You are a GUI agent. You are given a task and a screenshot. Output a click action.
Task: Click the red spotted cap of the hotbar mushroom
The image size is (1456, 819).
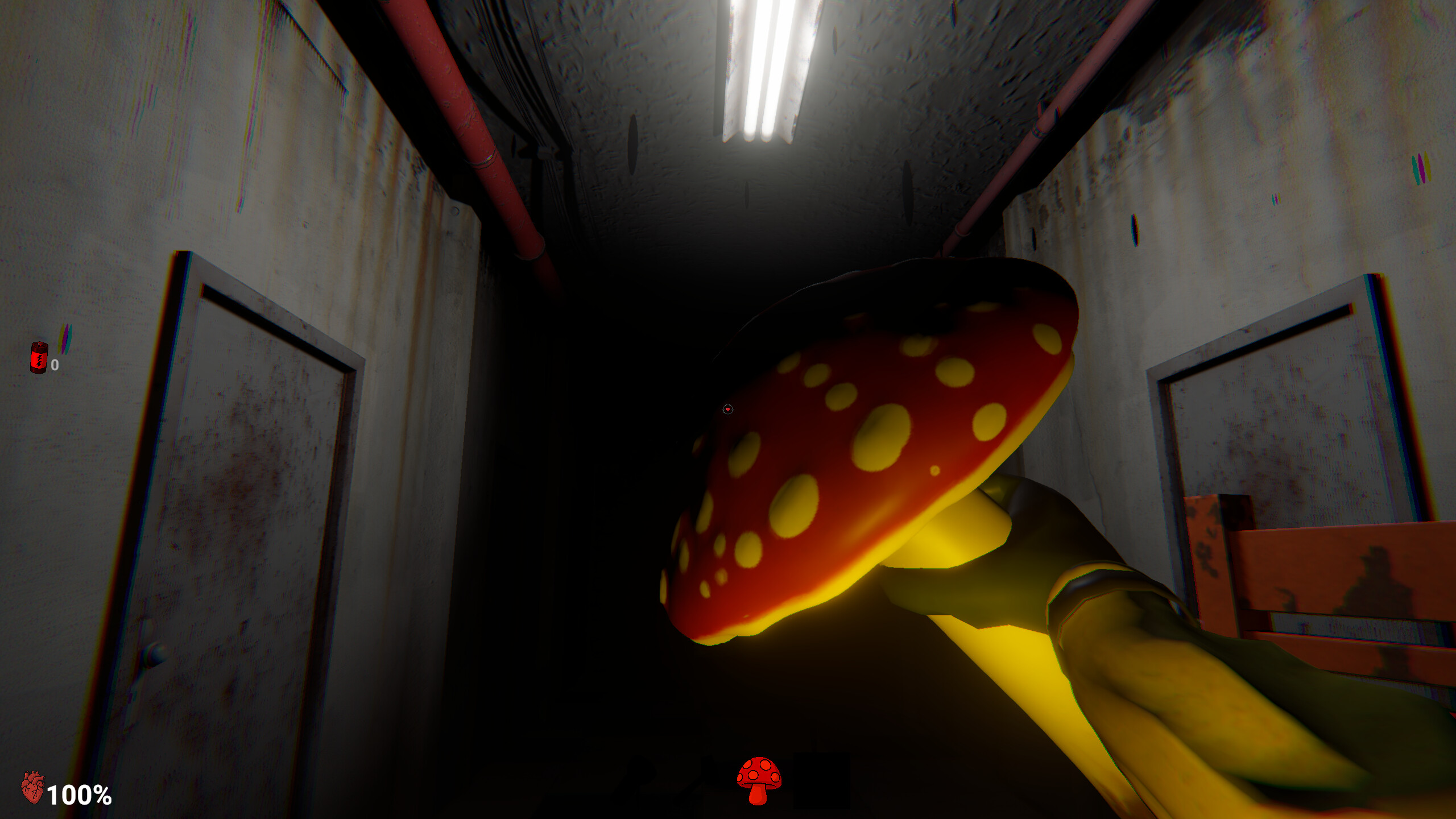[x=759, y=771]
